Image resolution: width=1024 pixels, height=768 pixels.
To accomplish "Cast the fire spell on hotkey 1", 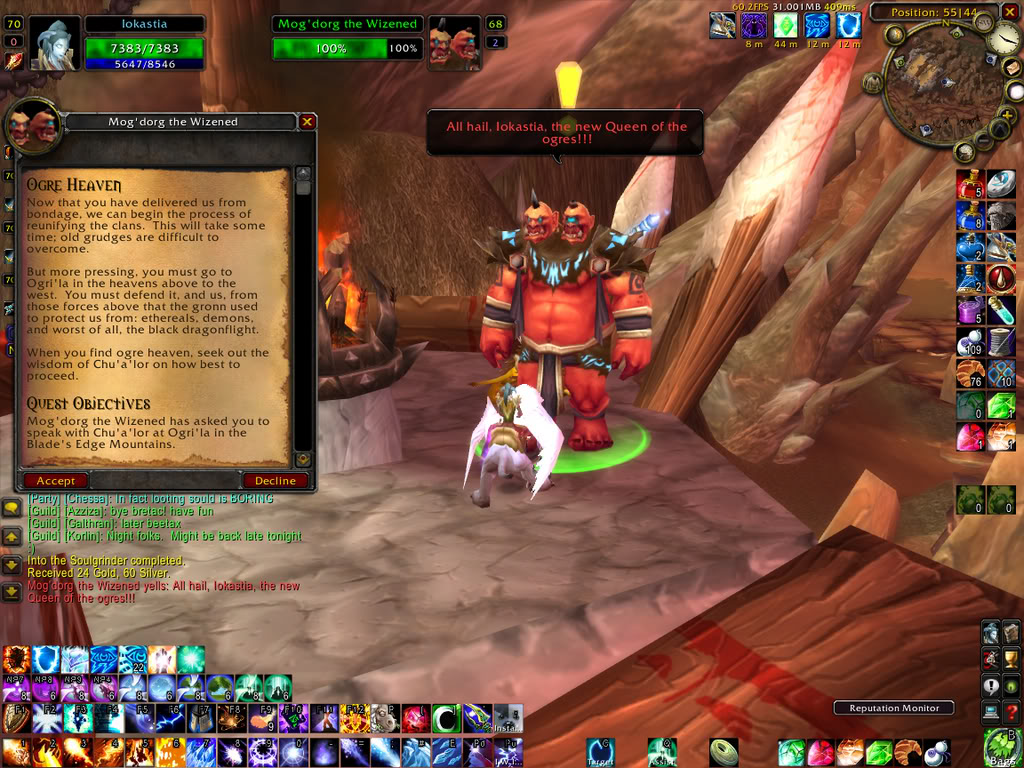I will click(x=16, y=752).
